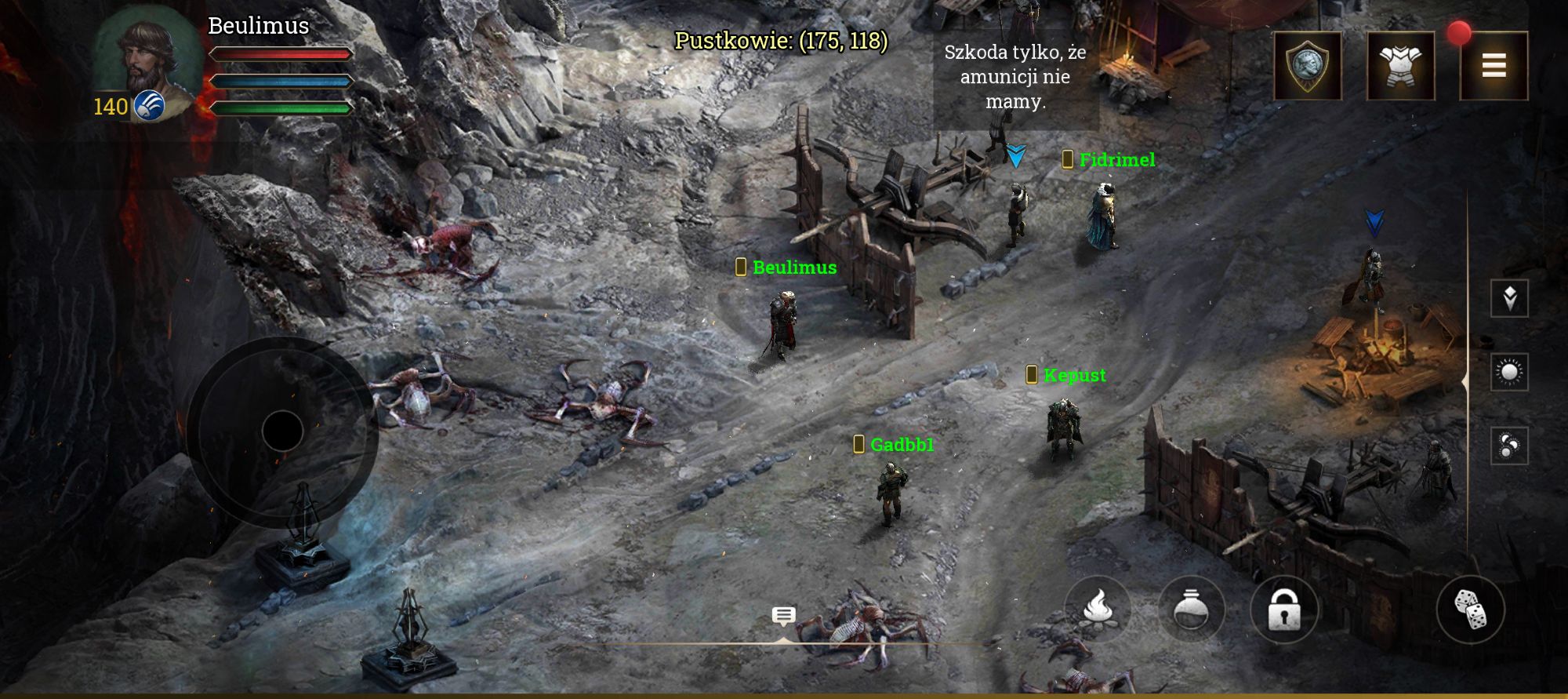Screen dimensions: 1568x699
Task: Roll the dice button
Action: click(1470, 610)
